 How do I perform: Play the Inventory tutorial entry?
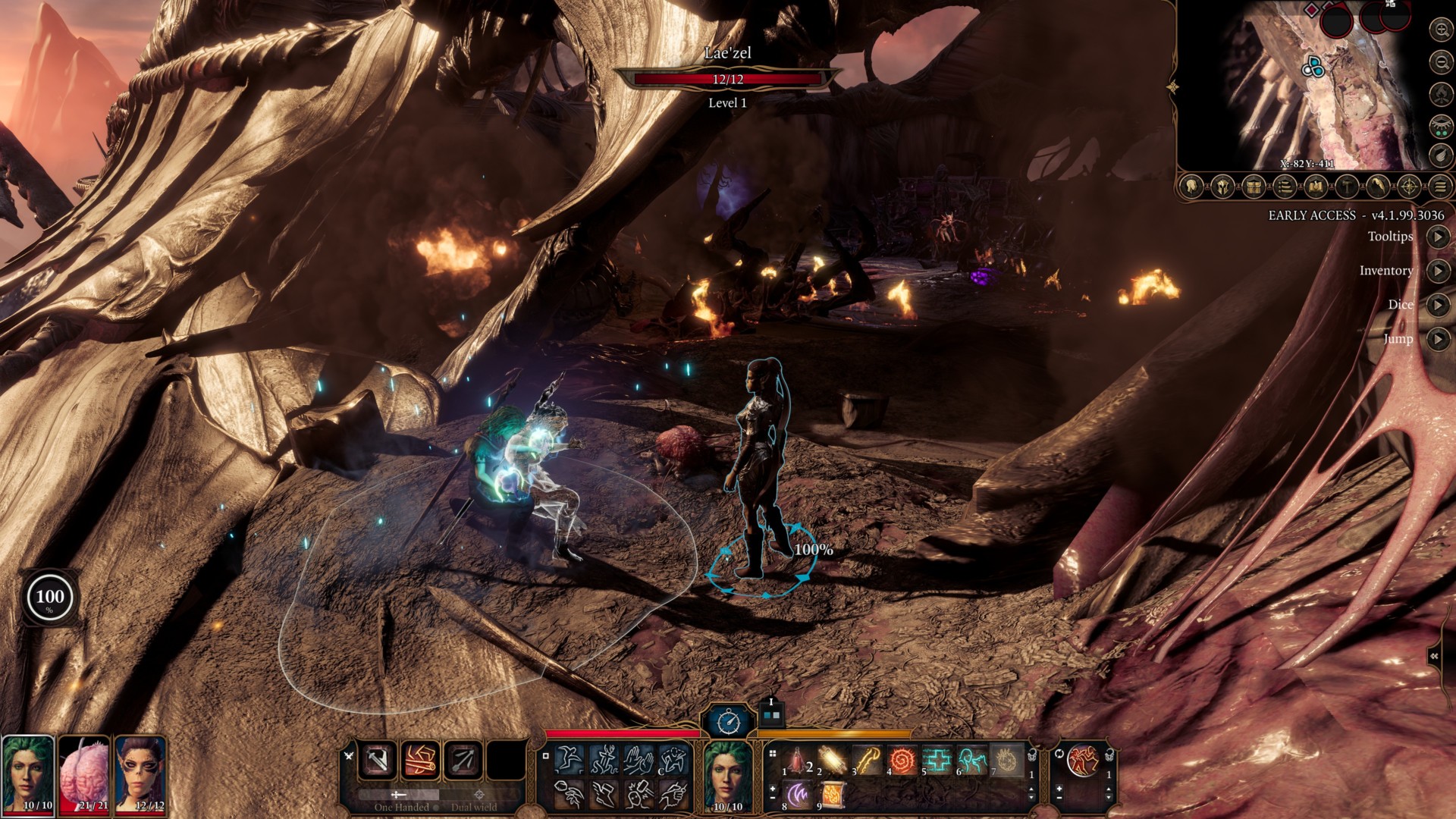[x=1438, y=271]
